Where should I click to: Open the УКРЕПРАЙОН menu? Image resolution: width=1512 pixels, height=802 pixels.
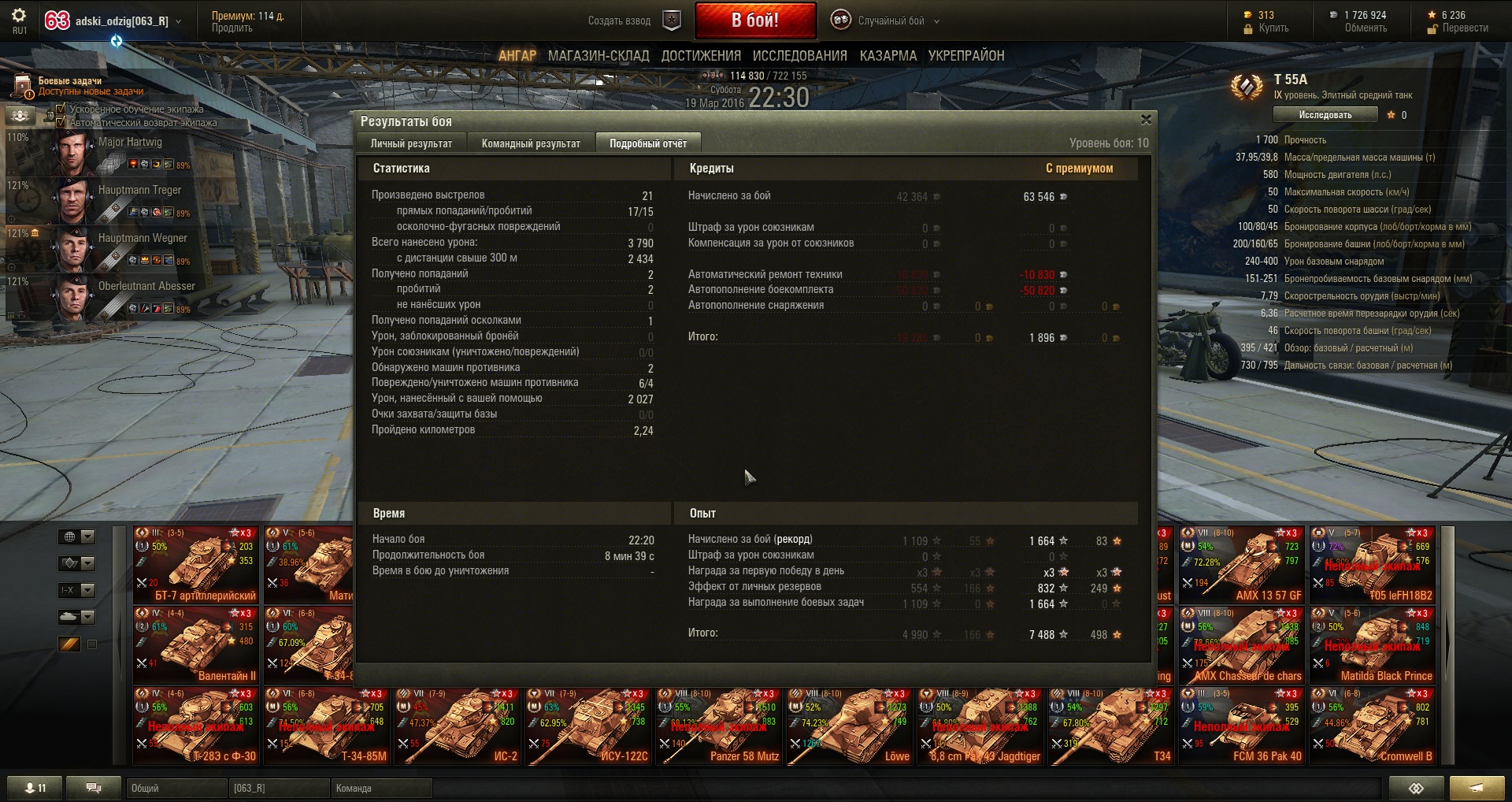[x=965, y=56]
